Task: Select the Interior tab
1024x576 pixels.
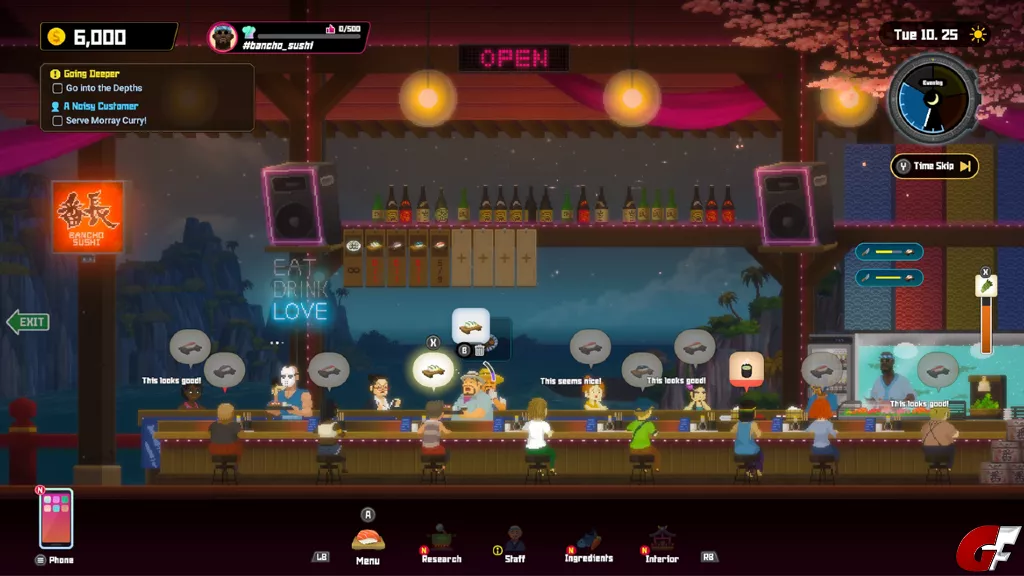Action: (x=661, y=543)
